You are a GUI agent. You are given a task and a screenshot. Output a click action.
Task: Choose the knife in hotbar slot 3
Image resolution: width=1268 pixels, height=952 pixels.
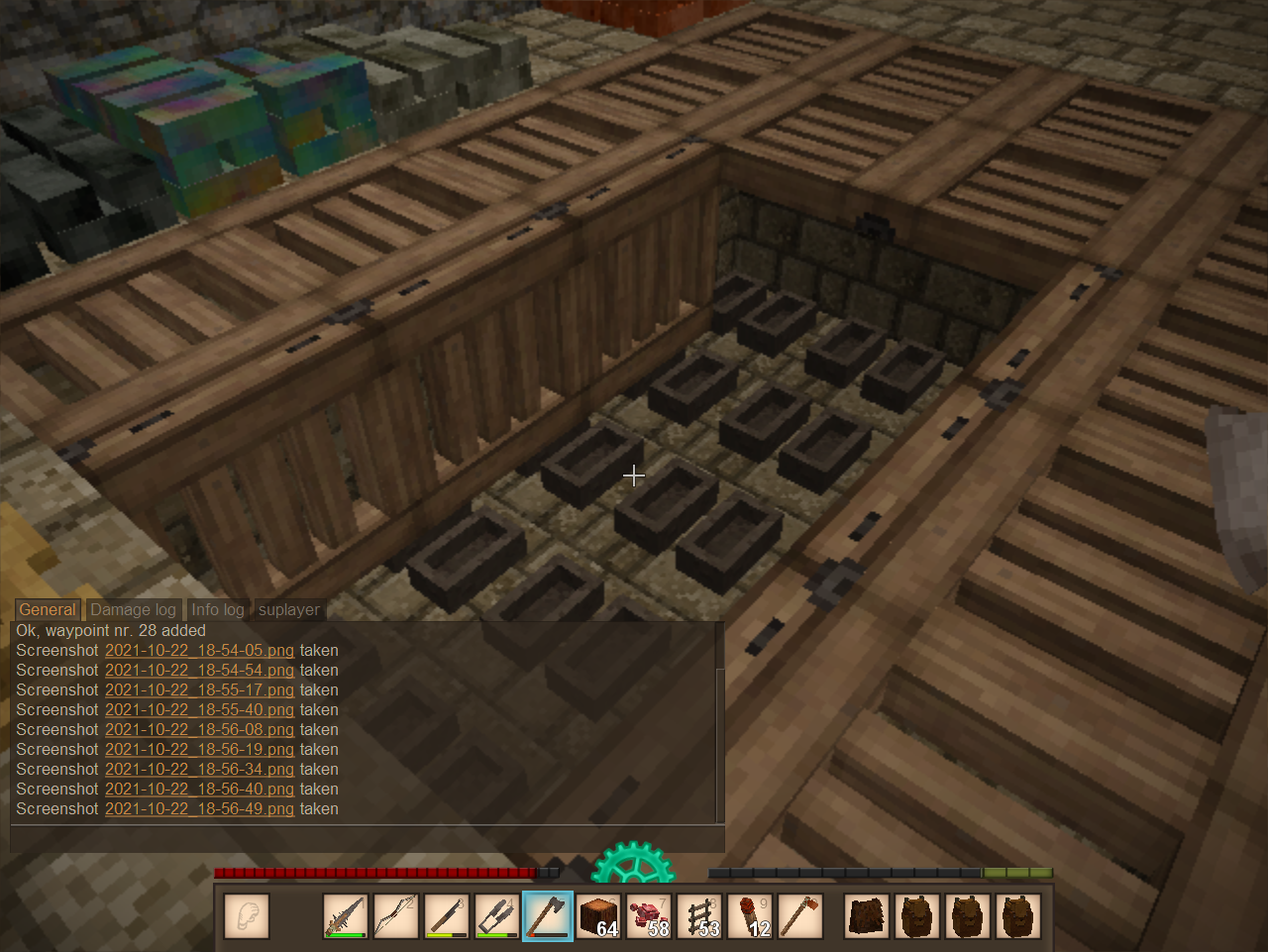(x=447, y=916)
